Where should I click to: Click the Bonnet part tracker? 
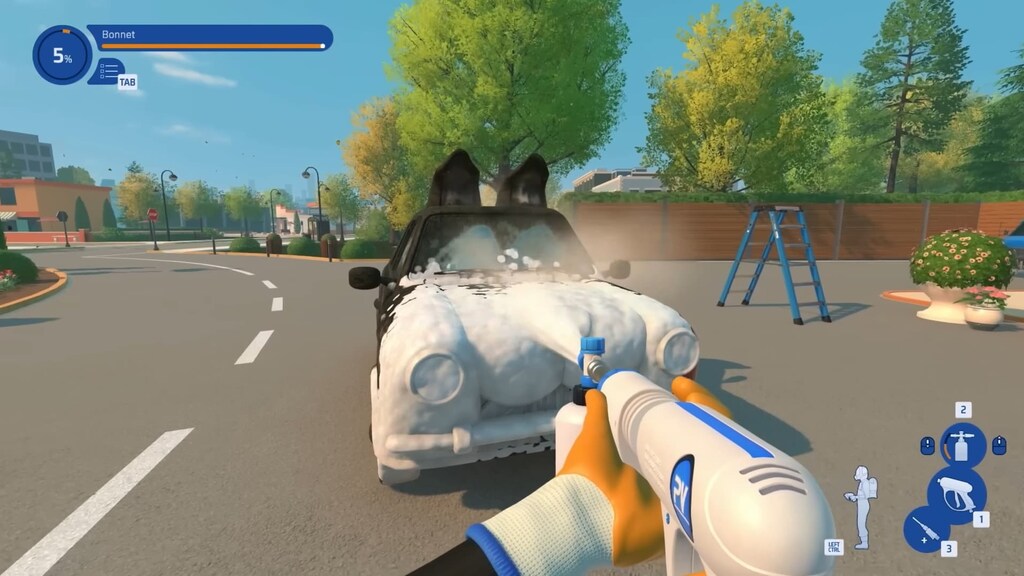tap(210, 38)
